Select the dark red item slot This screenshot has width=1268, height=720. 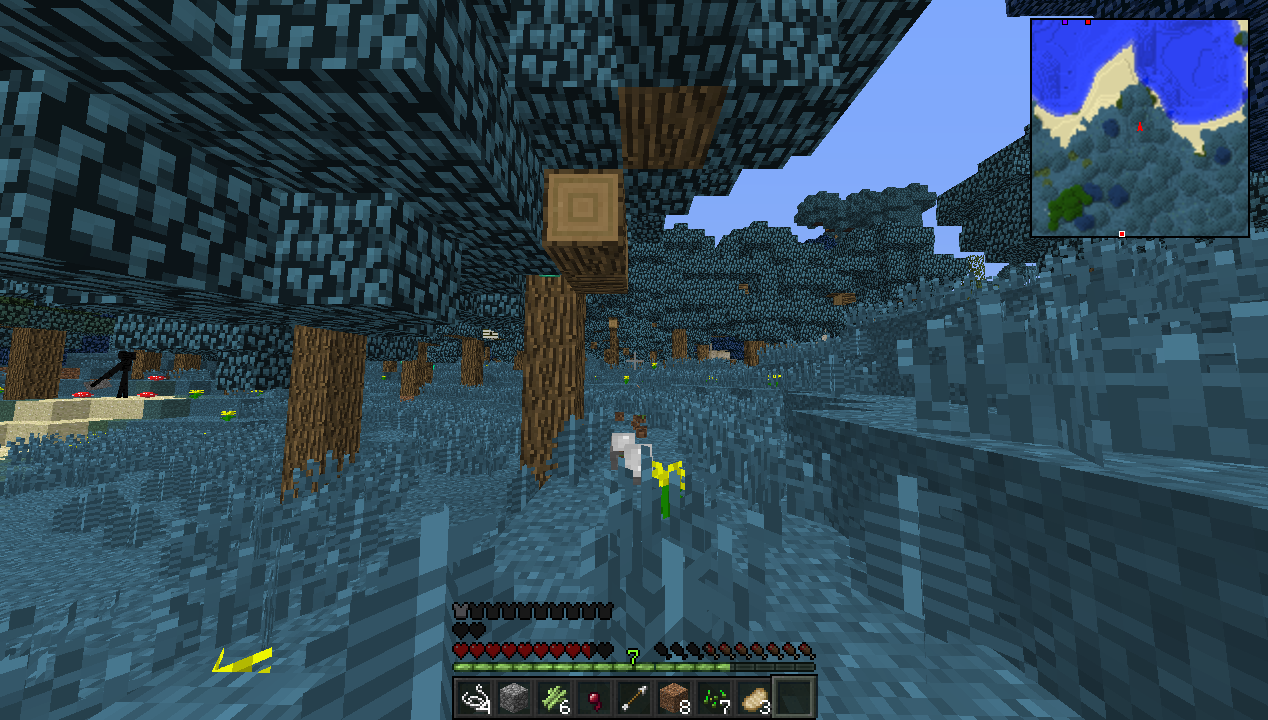coord(594,696)
